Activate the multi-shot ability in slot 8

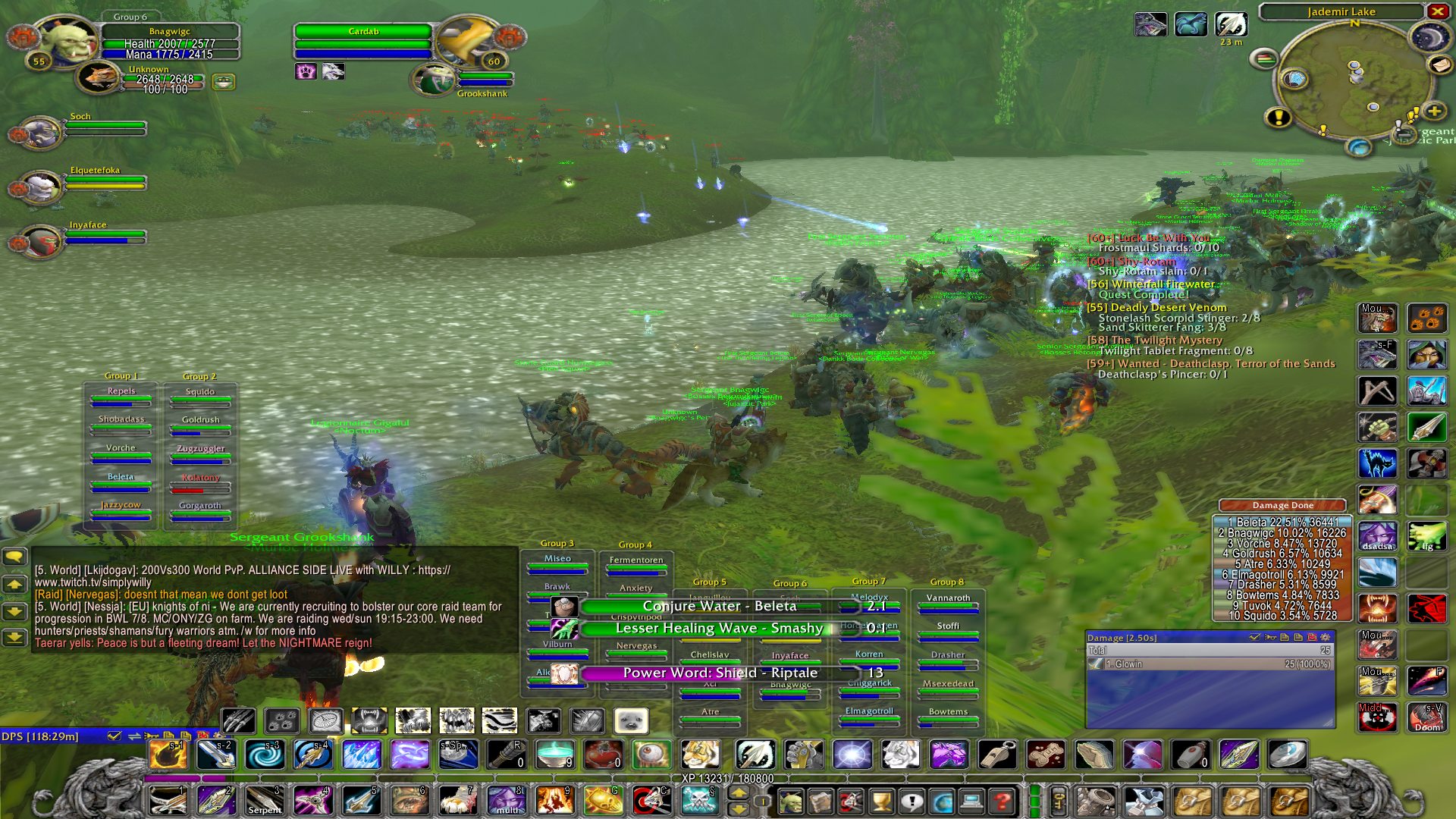tap(507, 801)
